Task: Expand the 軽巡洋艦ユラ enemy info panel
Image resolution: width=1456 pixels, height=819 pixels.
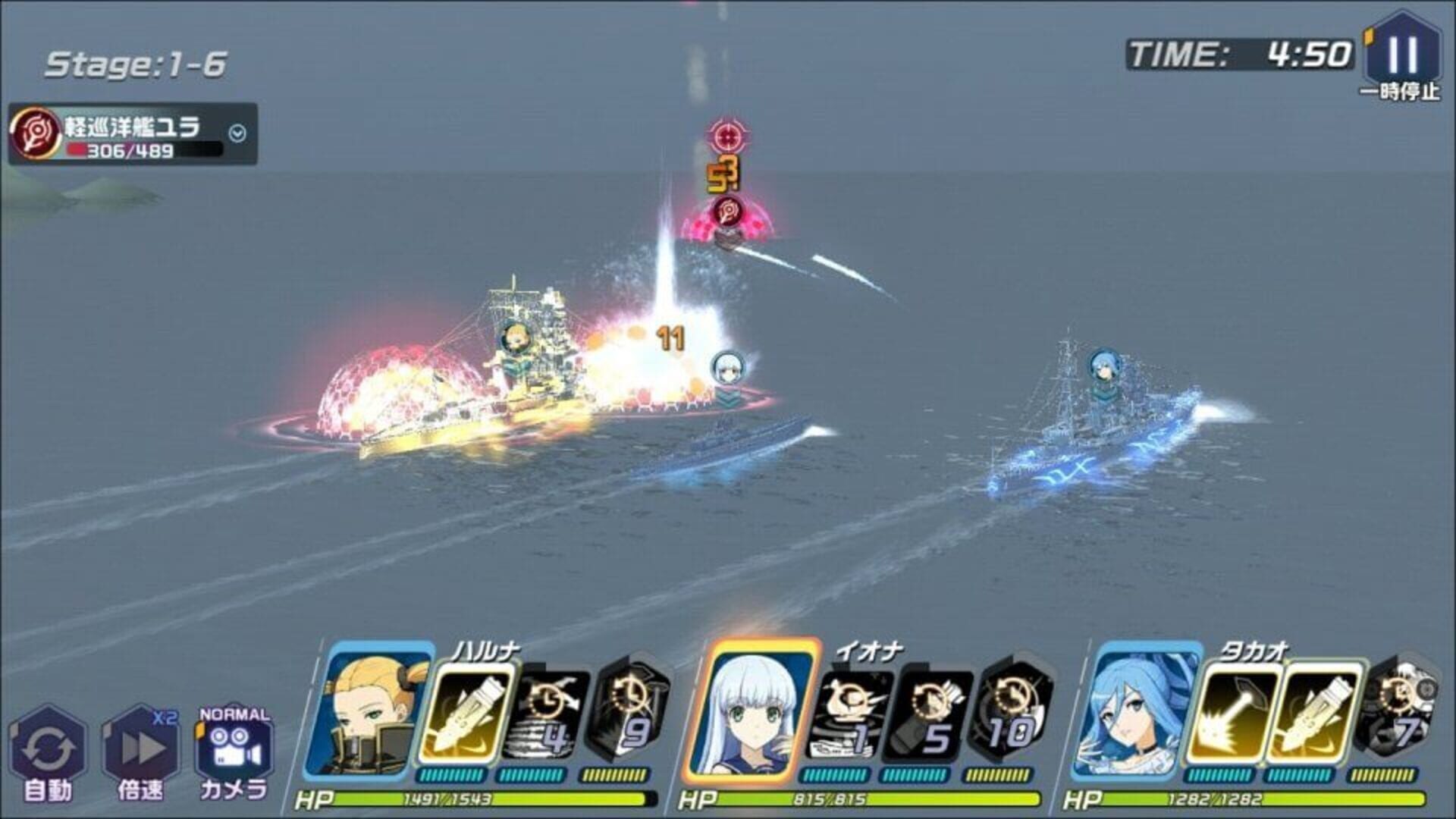Action: click(237, 132)
